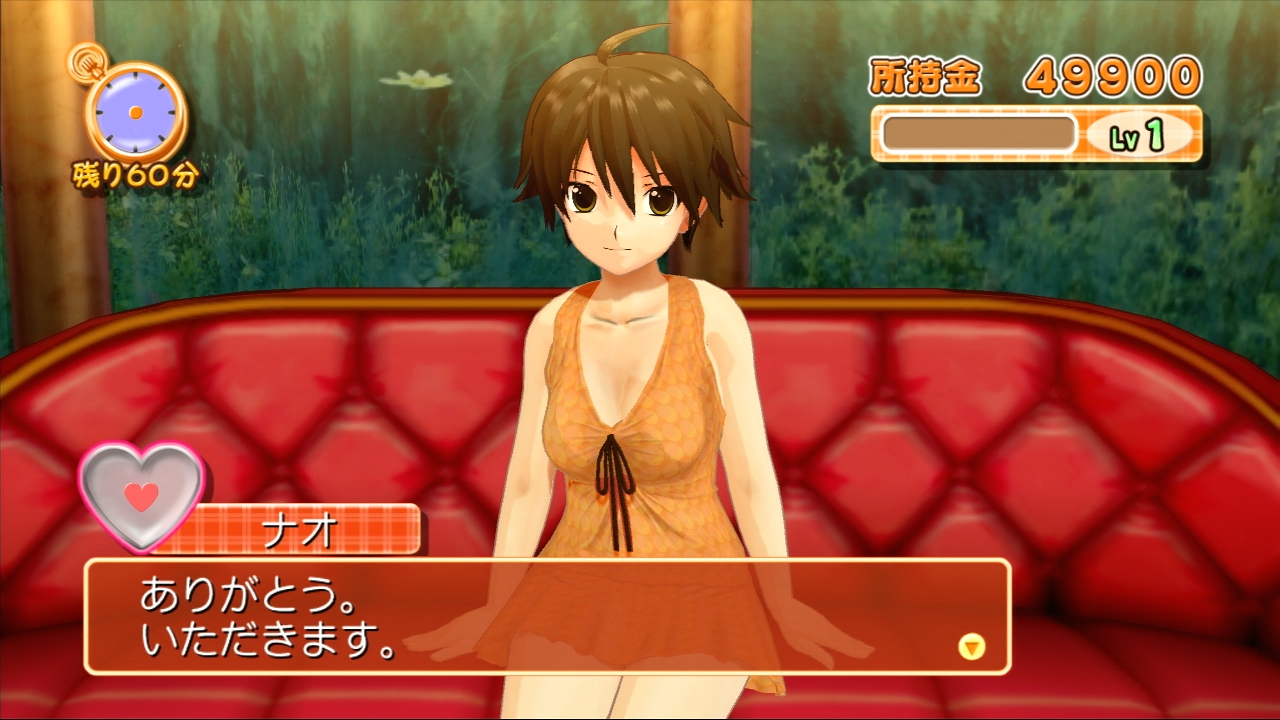Continue Nao's dialogue text box
The width and height of the screenshot is (1280, 720).
(546, 616)
